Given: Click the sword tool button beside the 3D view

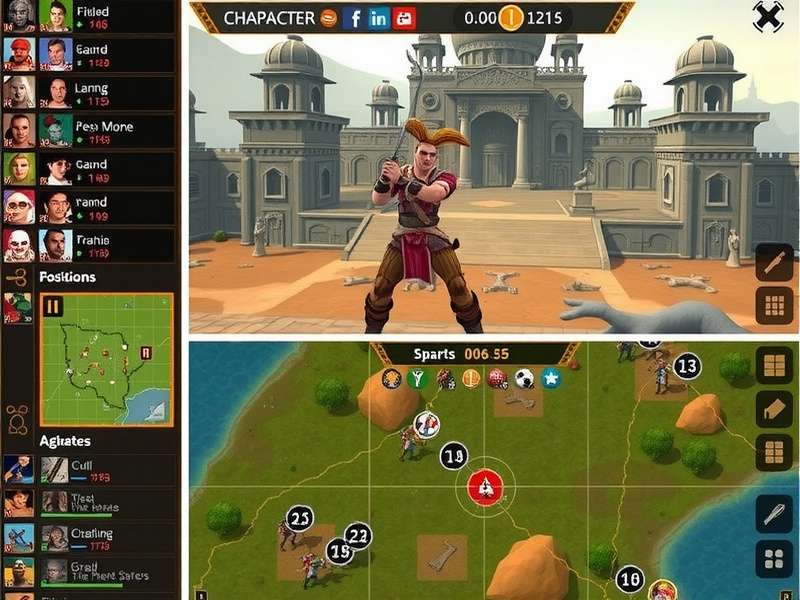Looking at the screenshot, I should click(774, 263).
